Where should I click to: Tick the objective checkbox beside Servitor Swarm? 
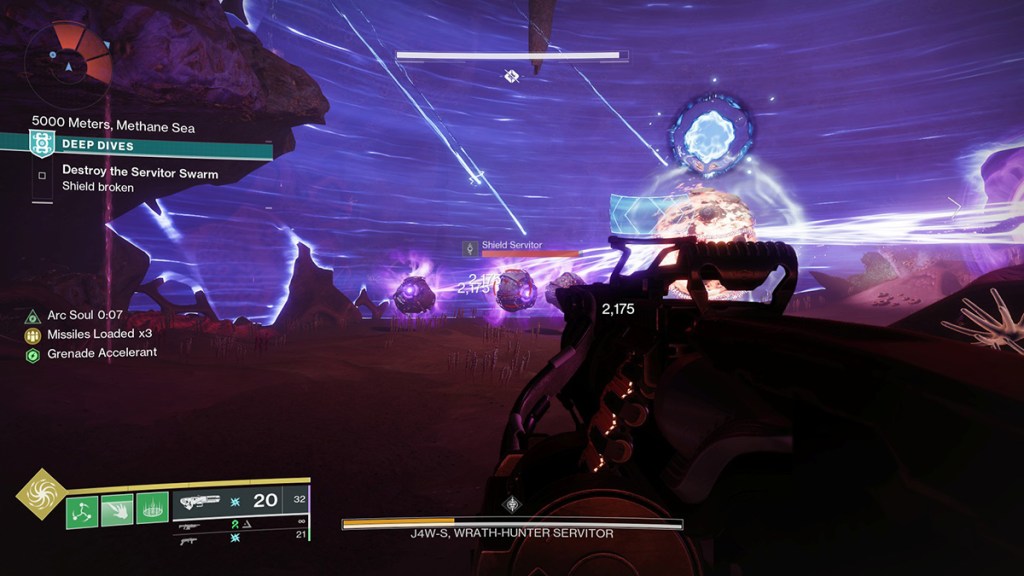coord(42,176)
